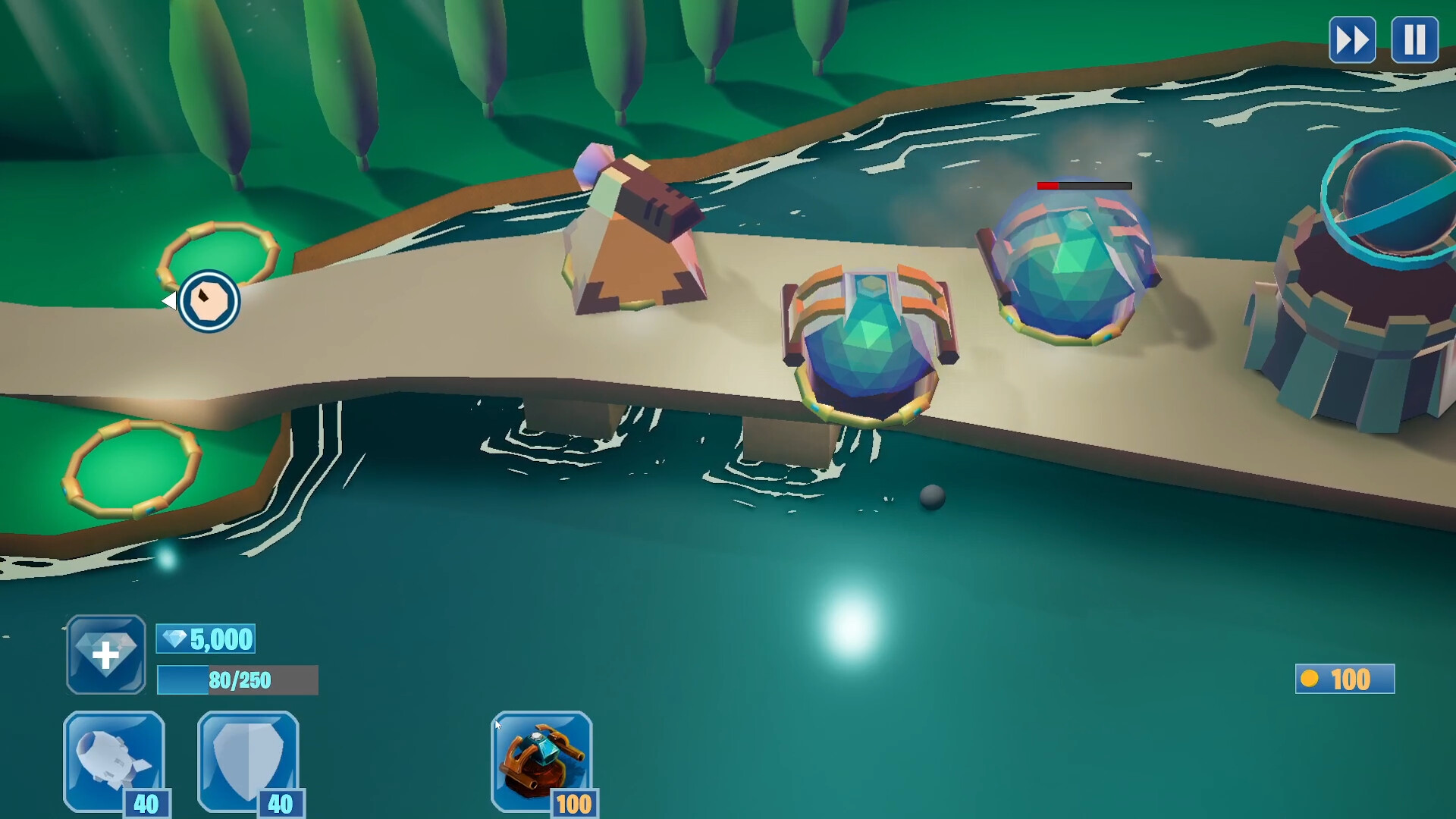Image resolution: width=1456 pixels, height=819 pixels.
Task: Click the diamond plus icon to add gems
Action: pyautogui.click(x=105, y=654)
